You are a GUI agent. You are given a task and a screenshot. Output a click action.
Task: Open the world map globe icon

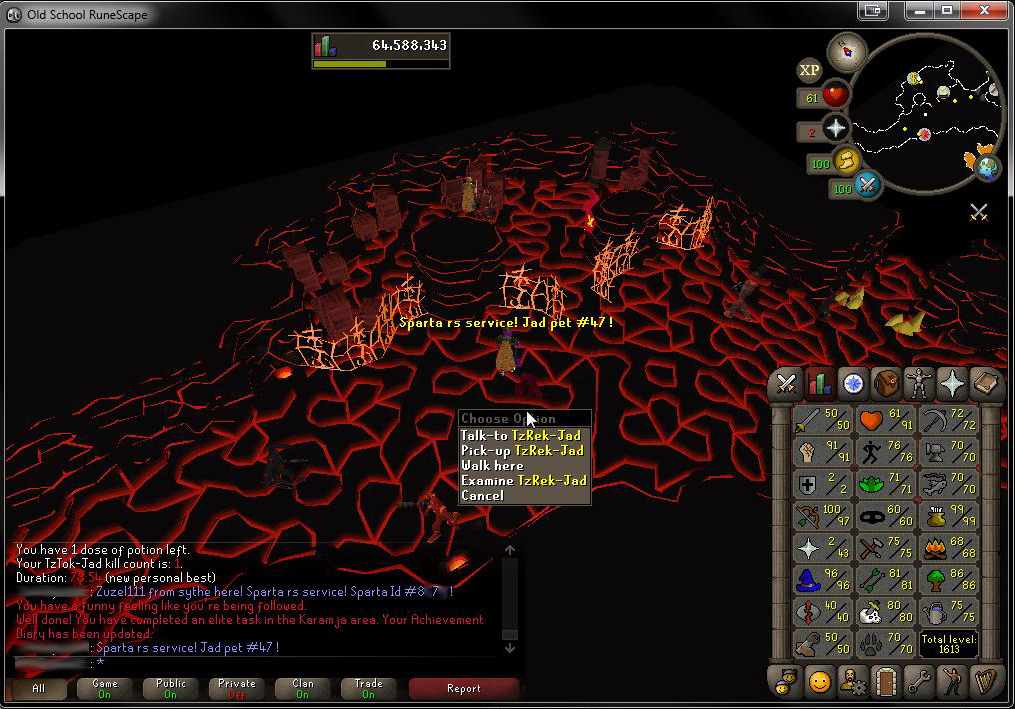[988, 166]
